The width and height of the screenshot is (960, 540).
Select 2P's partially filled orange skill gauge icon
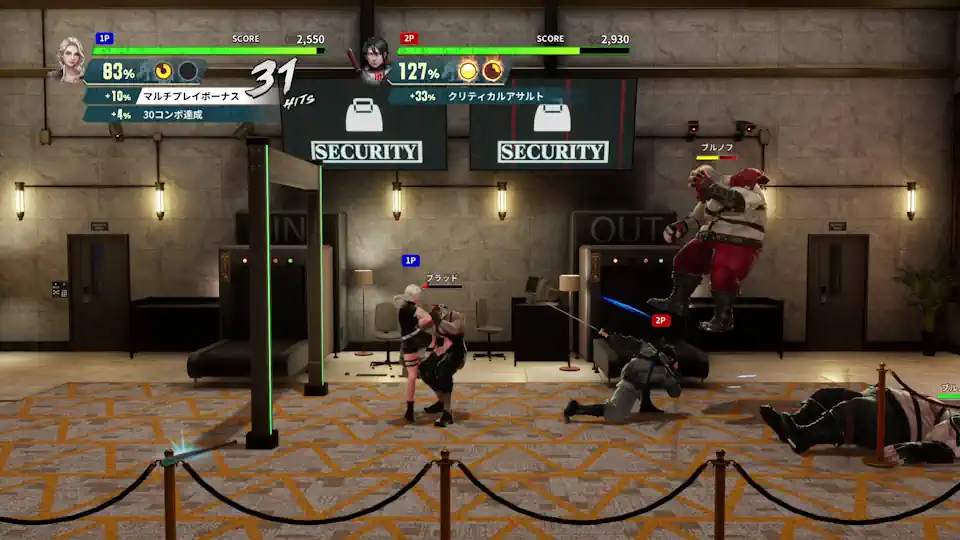tap(492, 71)
